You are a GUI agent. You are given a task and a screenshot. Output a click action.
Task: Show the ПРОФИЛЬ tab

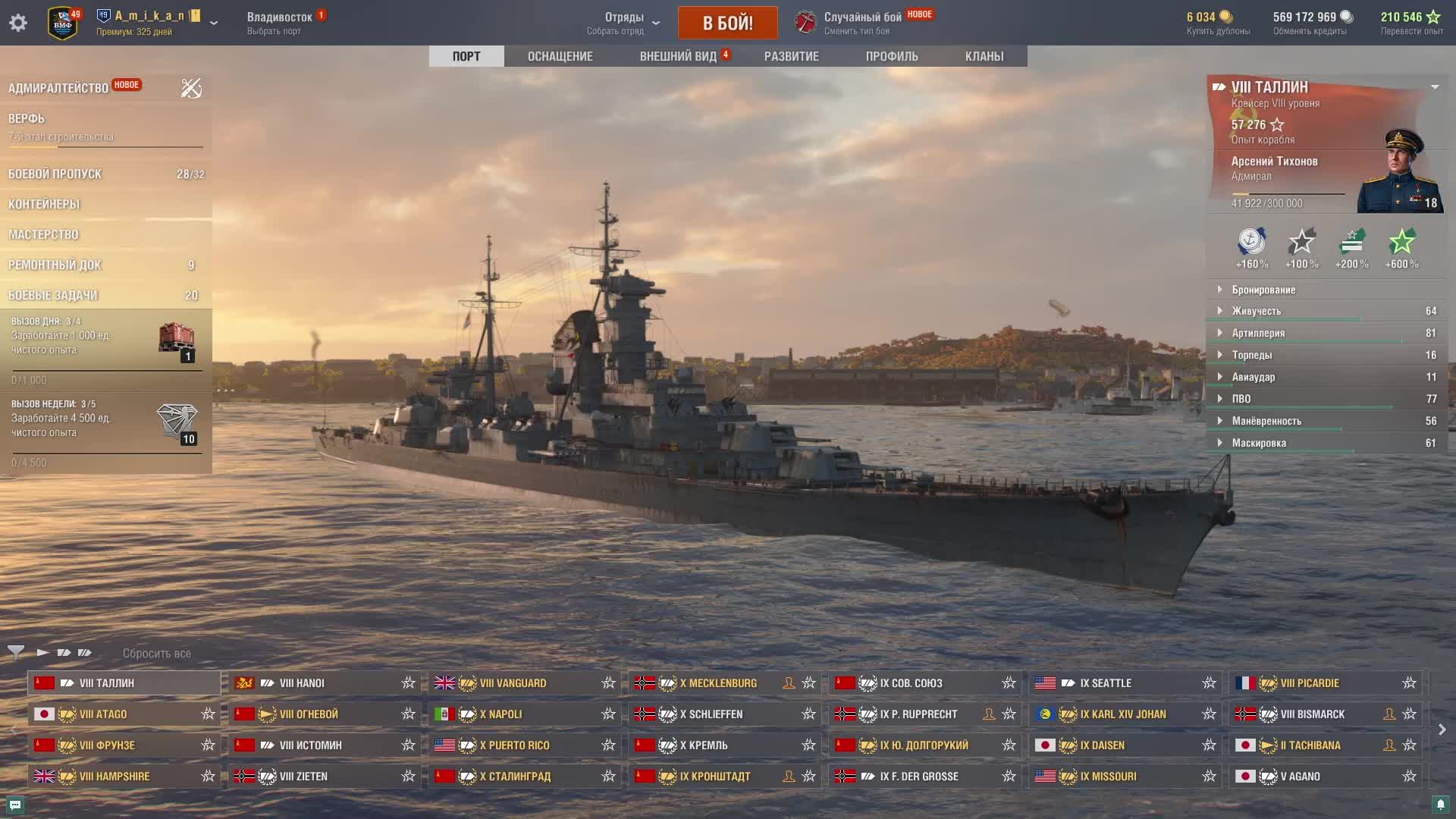pyautogui.click(x=892, y=56)
